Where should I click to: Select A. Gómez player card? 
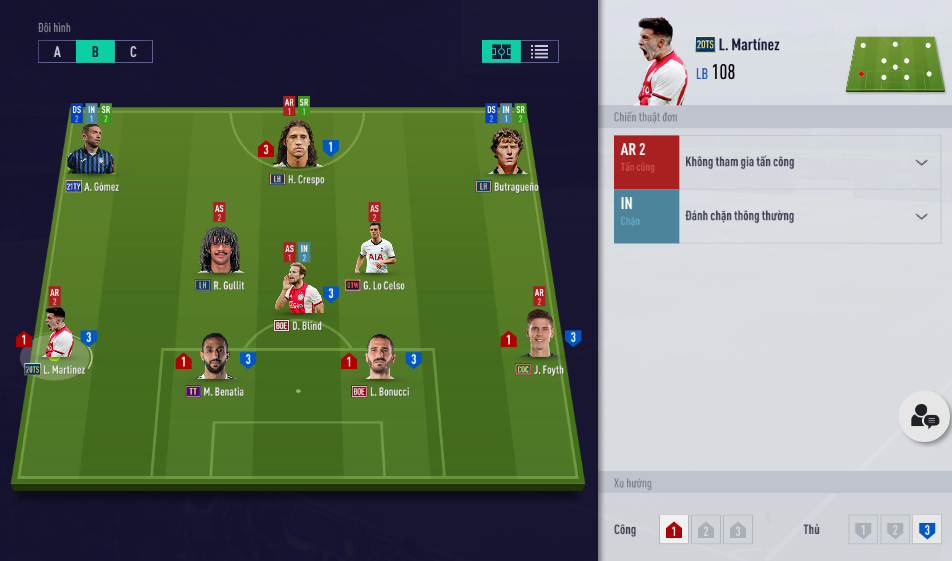(91, 153)
